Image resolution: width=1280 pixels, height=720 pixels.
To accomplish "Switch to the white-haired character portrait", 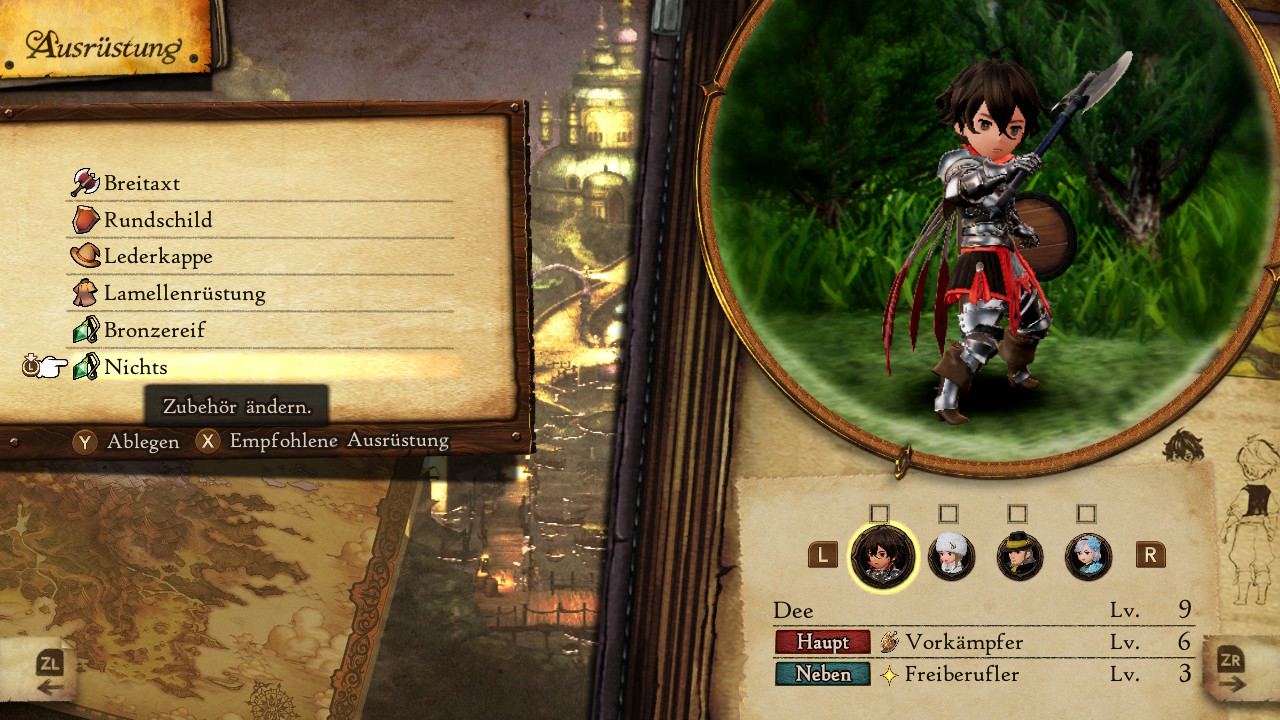I will click(x=951, y=556).
